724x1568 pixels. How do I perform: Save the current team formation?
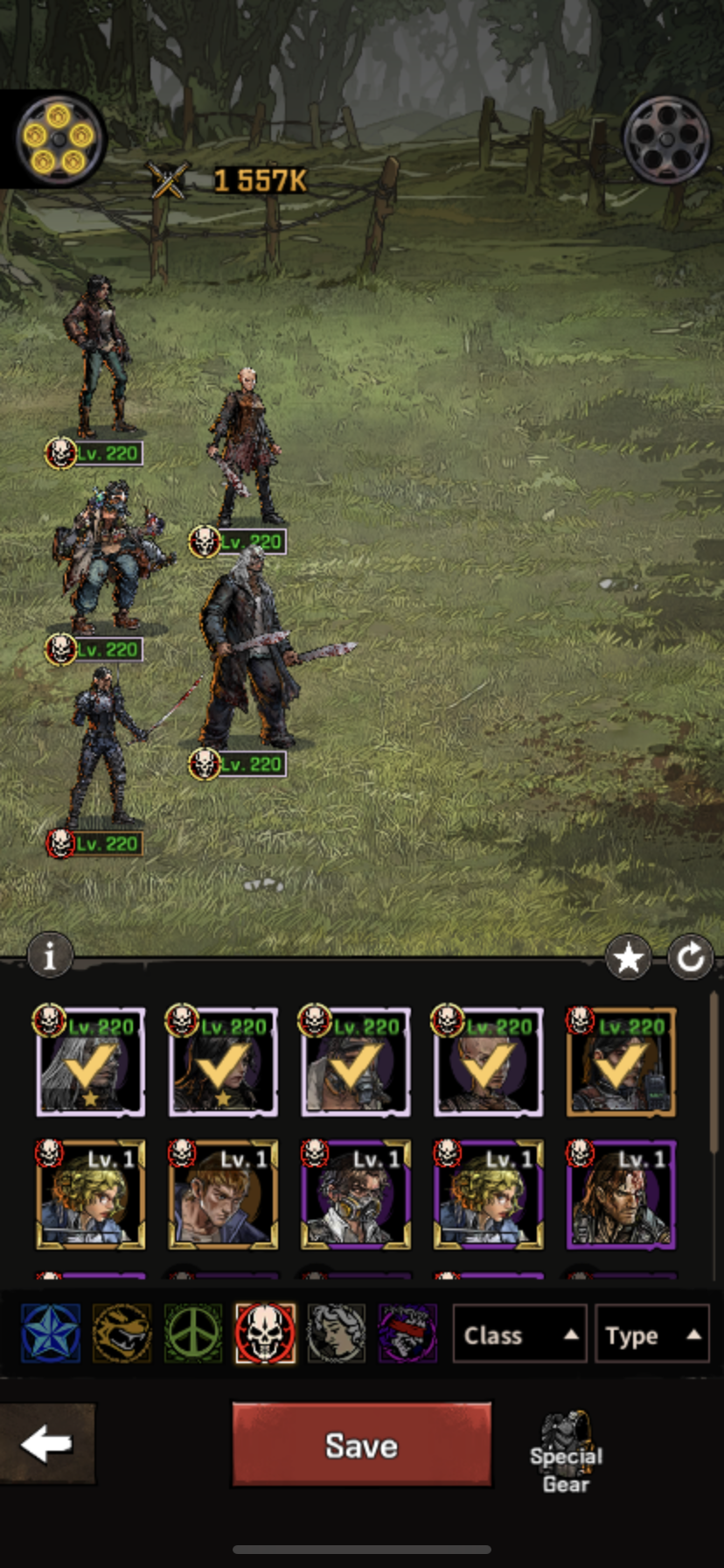coord(361,1445)
